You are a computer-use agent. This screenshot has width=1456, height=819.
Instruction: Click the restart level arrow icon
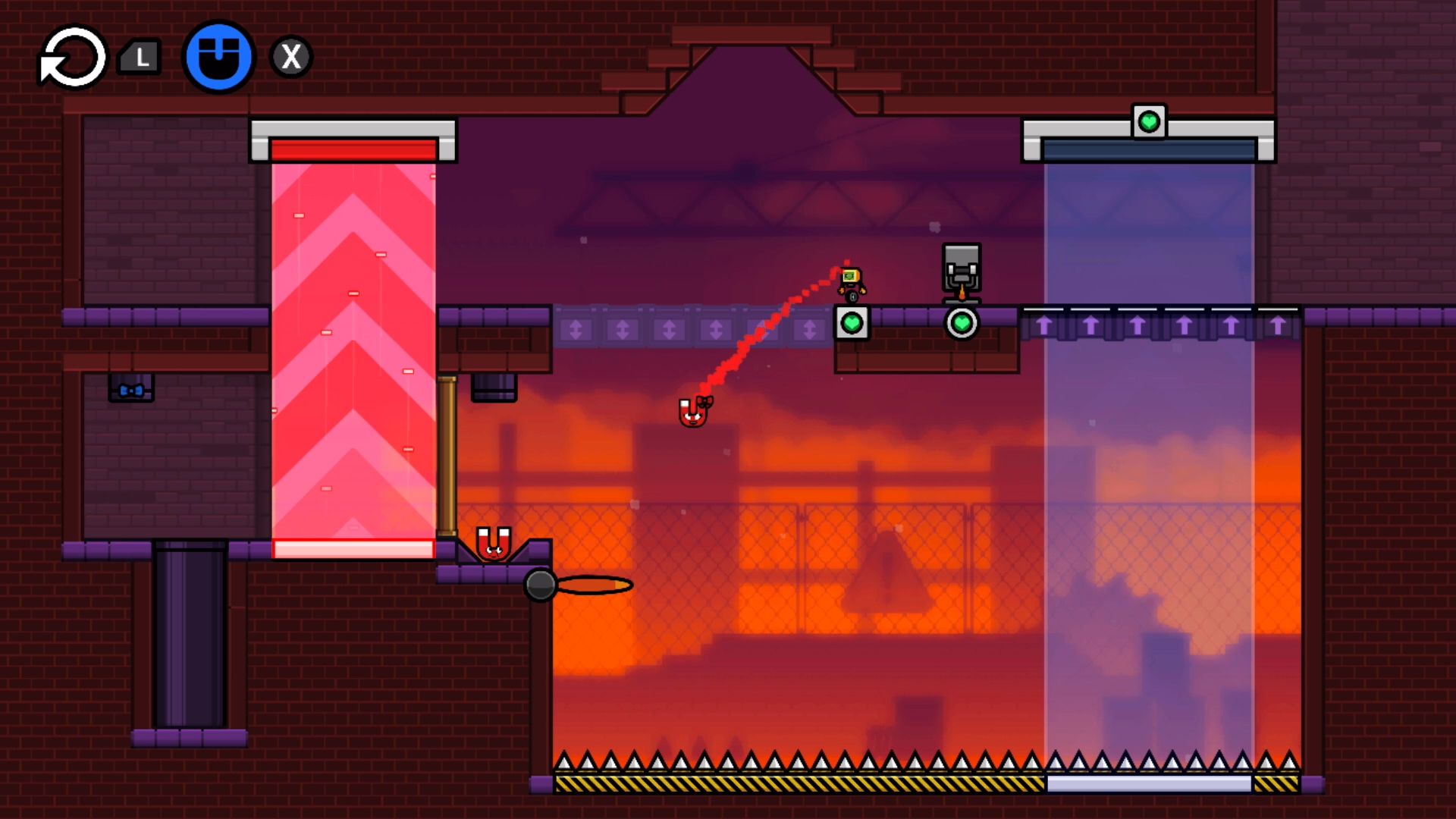[x=72, y=58]
